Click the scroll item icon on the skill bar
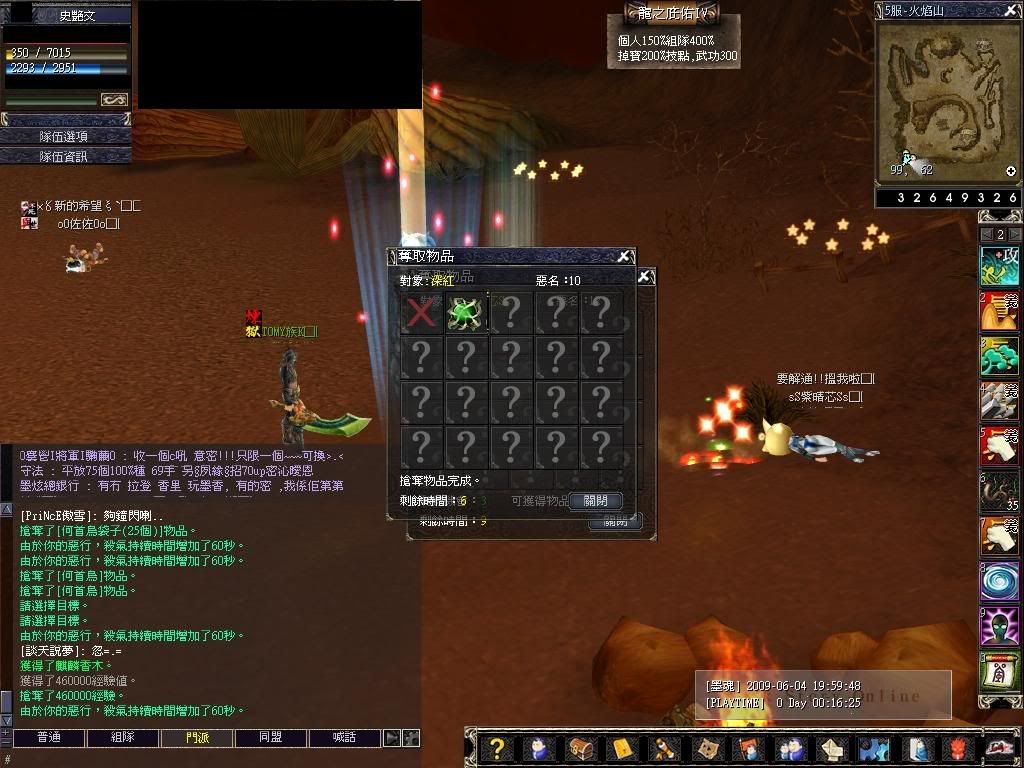The width and height of the screenshot is (1024, 768). click(999, 671)
